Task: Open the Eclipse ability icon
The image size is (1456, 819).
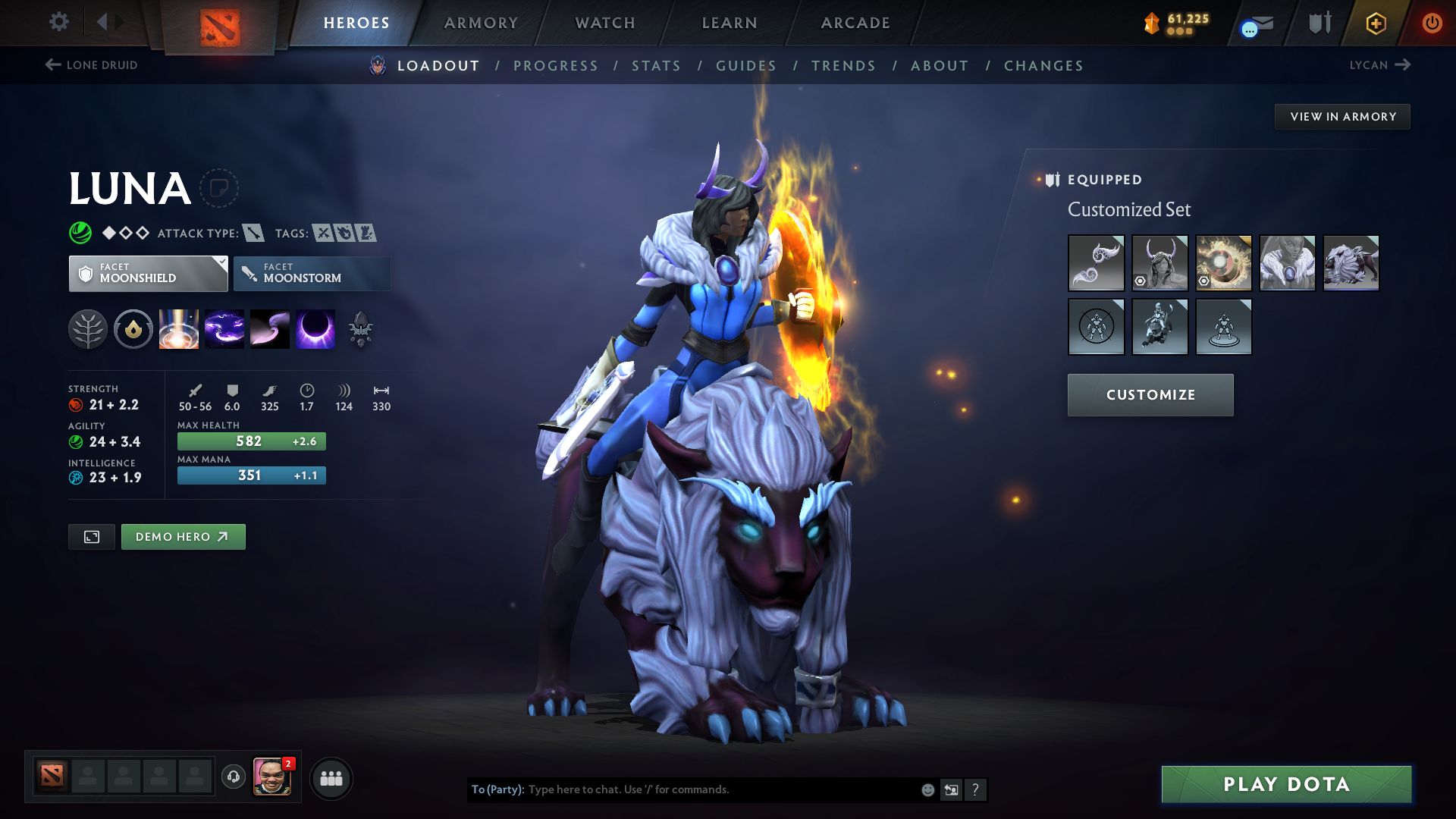Action: [315, 328]
